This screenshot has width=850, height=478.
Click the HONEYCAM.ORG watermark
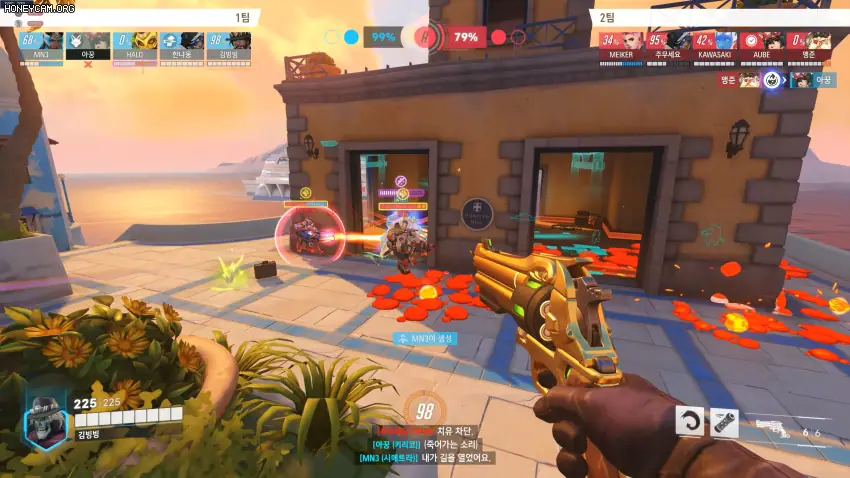click(38, 8)
